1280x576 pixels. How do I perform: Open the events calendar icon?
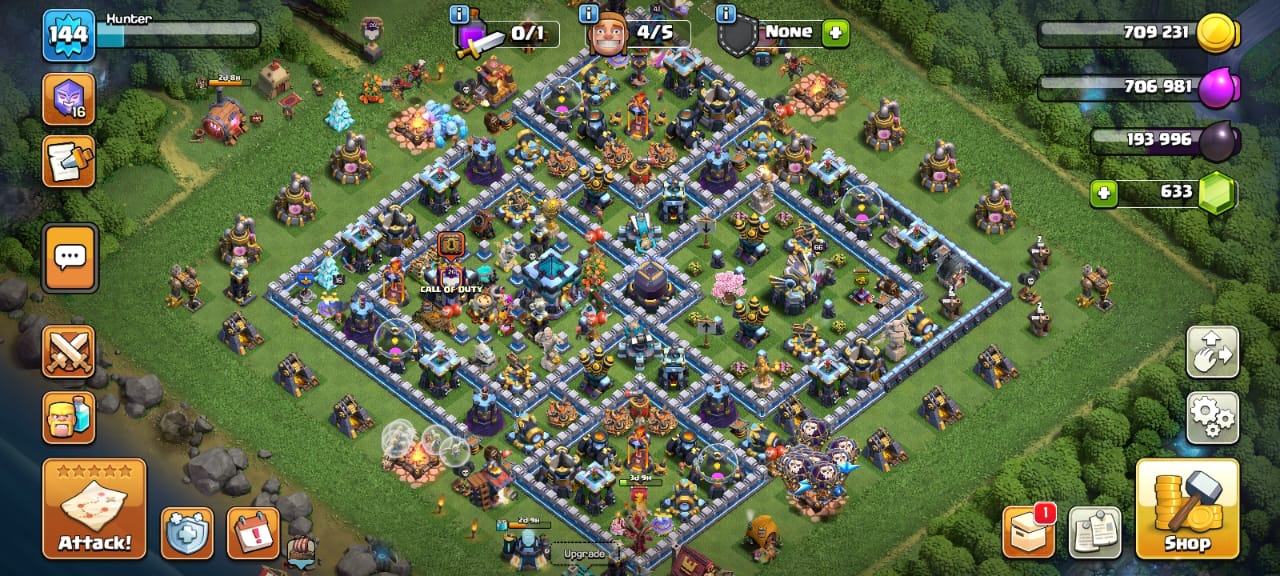(253, 533)
